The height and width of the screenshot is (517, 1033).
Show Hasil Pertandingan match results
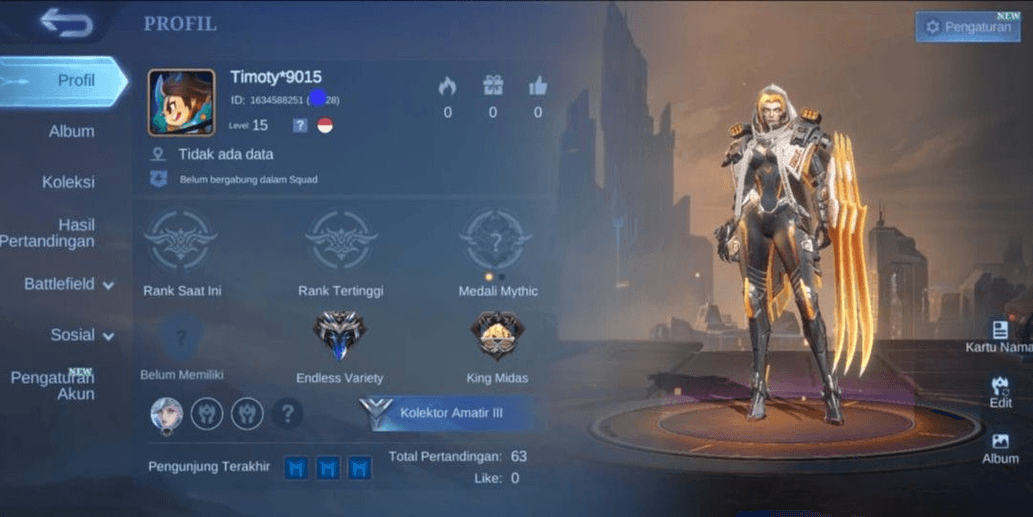pos(62,233)
